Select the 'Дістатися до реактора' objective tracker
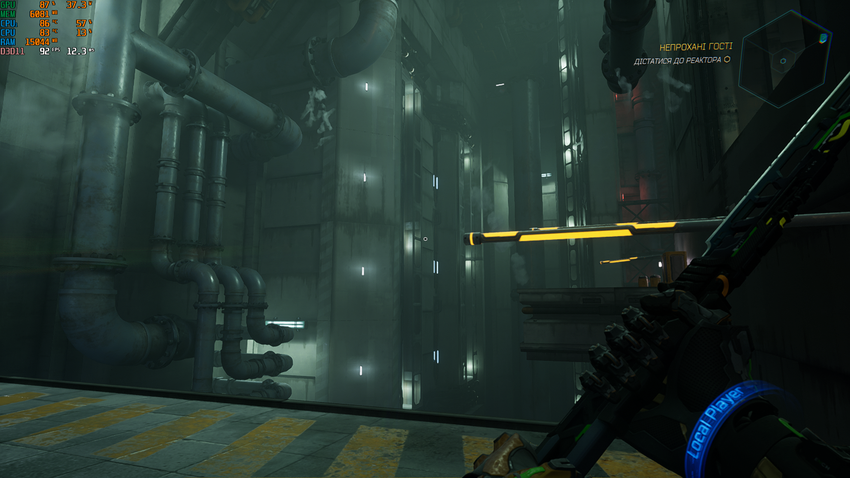The image size is (850, 478). [680, 61]
